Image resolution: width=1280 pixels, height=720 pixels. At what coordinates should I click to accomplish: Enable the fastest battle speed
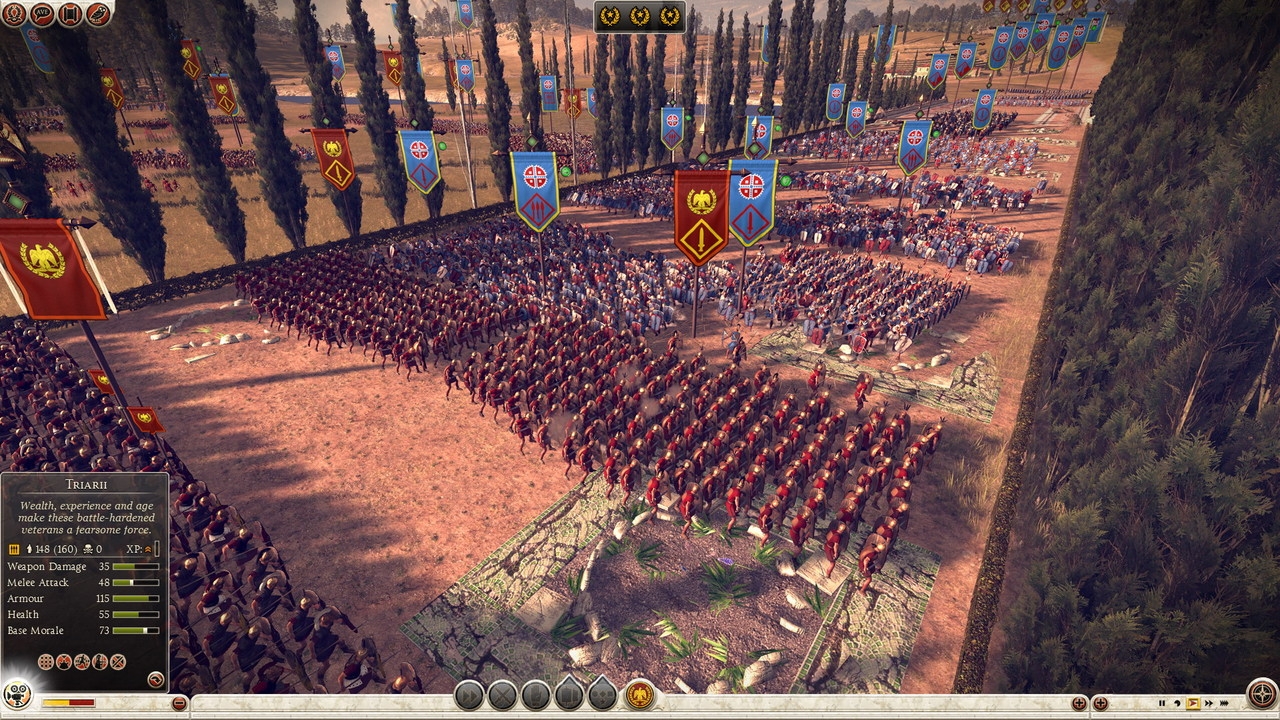1224,703
